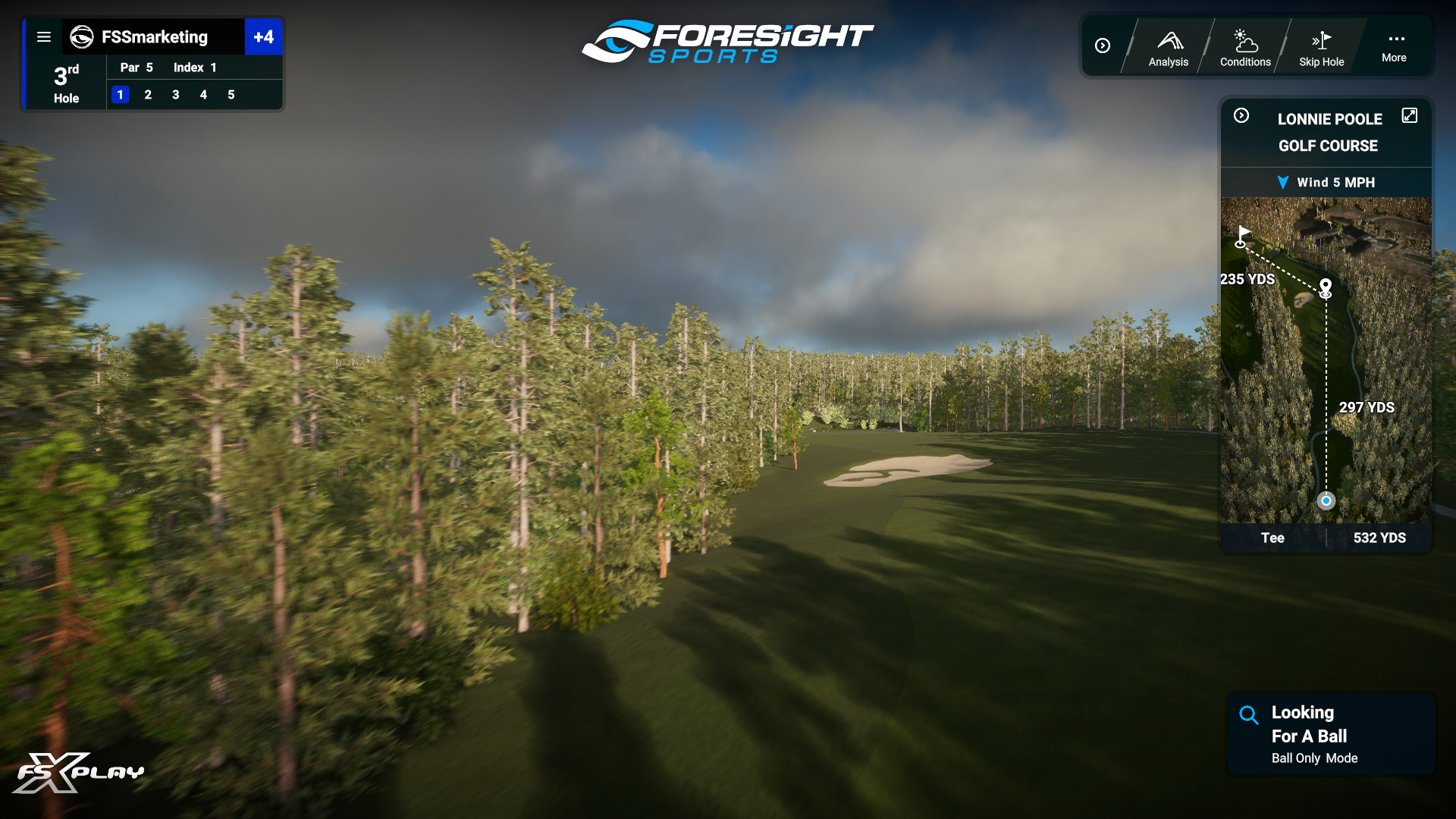1456x819 pixels.
Task: Click the Tee label below the minimap
Action: click(x=1273, y=538)
